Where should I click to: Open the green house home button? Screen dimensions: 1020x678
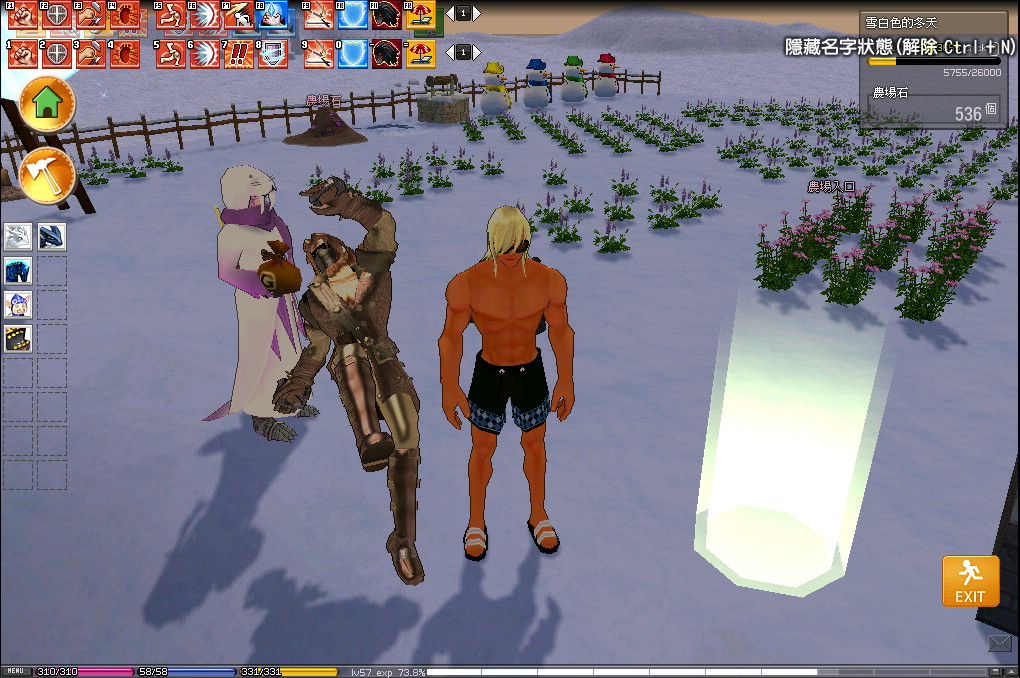point(47,102)
